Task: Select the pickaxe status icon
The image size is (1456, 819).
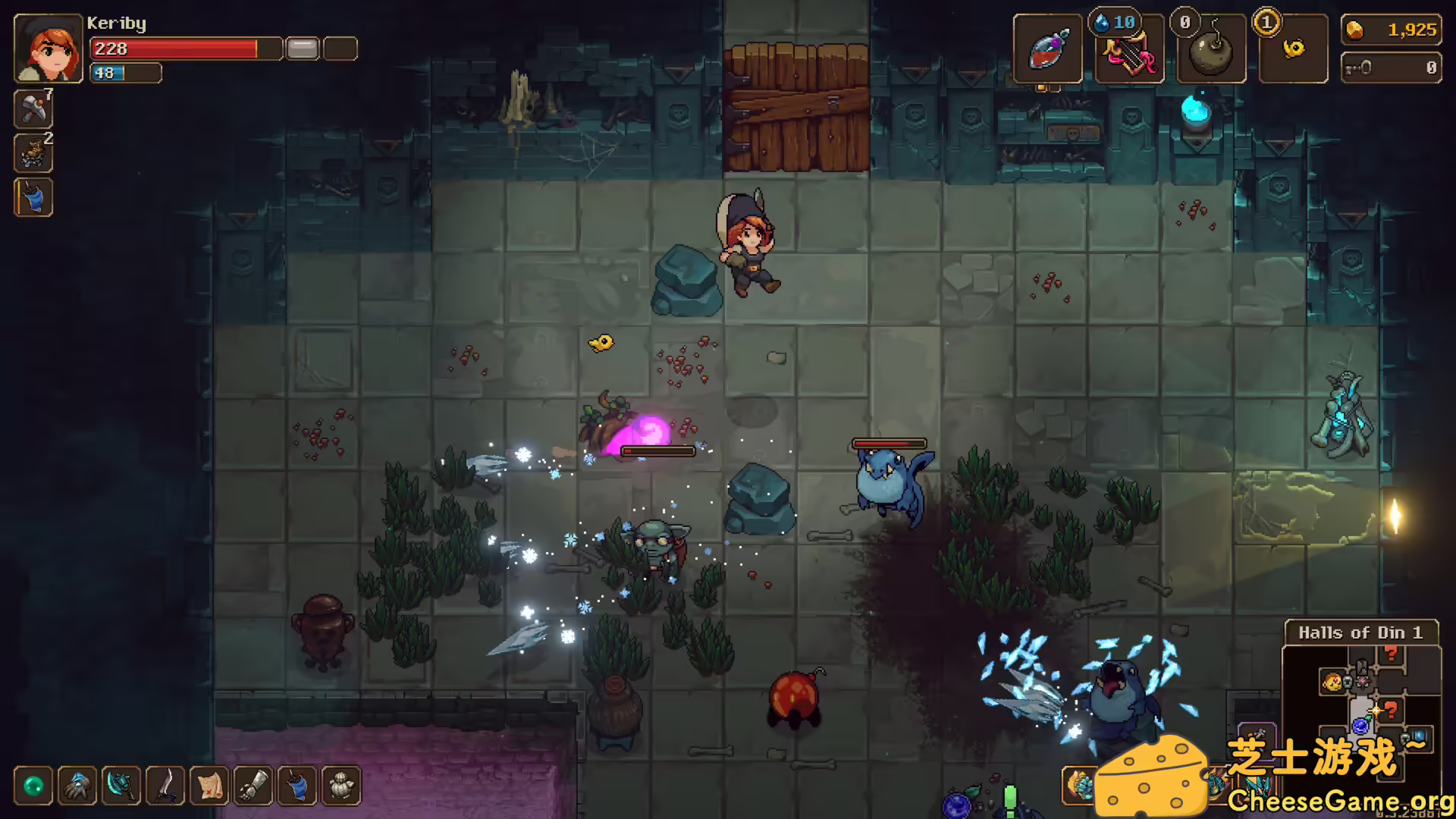Action: [33, 109]
